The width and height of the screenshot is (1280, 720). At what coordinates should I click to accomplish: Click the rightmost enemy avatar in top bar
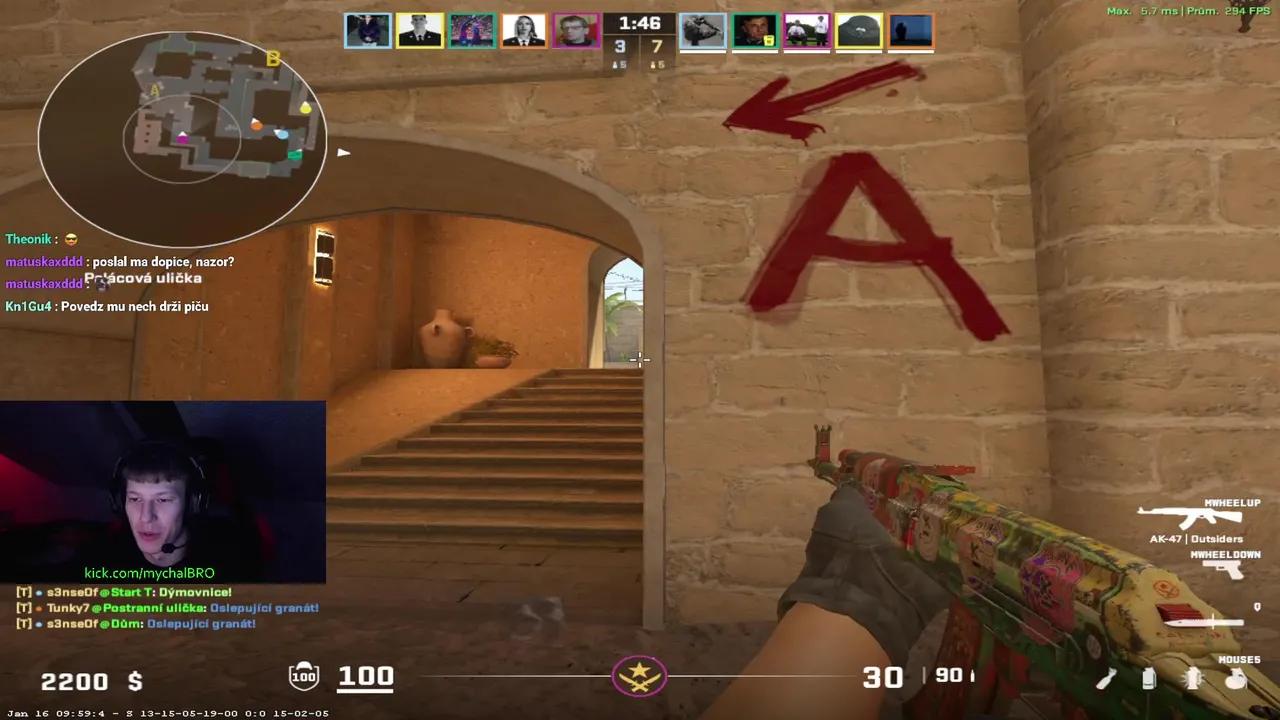(909, 30)
